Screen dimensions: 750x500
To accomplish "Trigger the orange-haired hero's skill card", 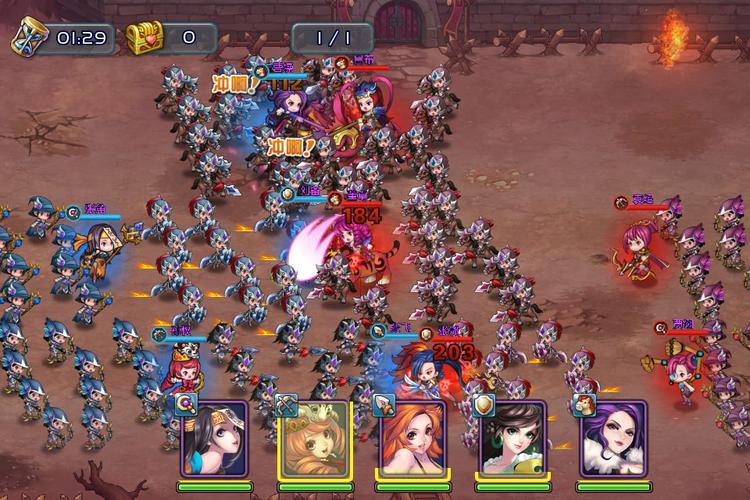I will (x=412, y=438).
